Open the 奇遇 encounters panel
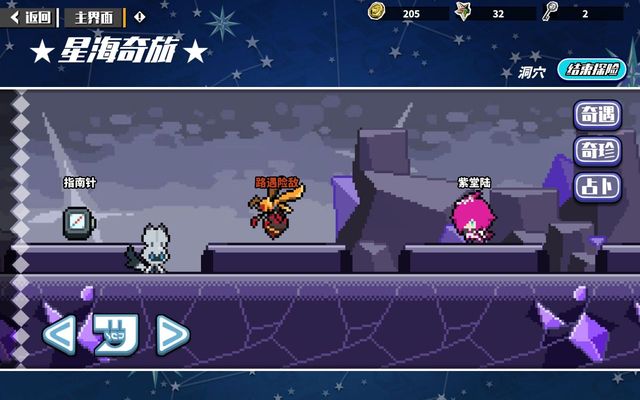 point(596,115)
